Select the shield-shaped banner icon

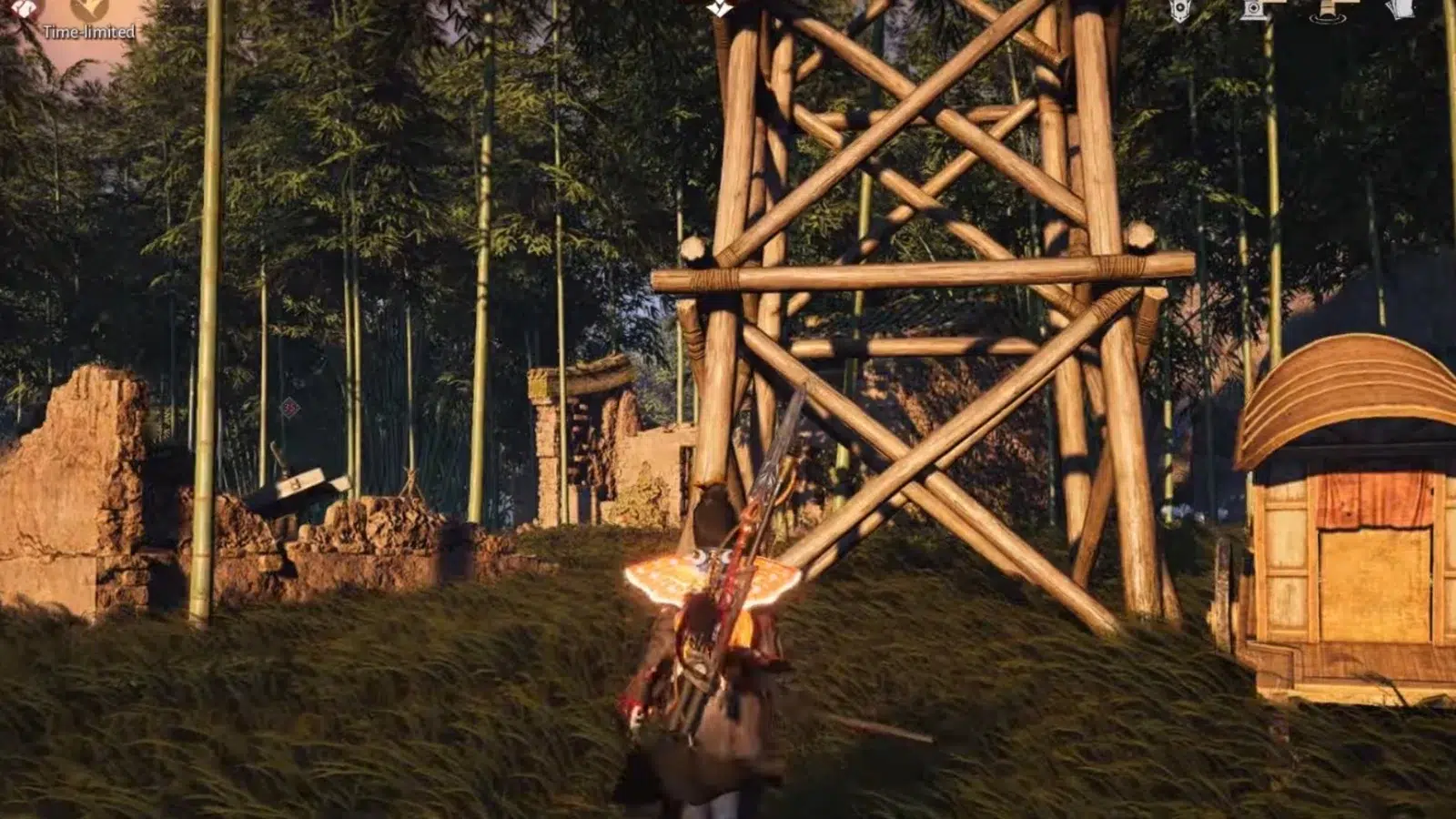pyautogui.click(x=1180, y=10)
